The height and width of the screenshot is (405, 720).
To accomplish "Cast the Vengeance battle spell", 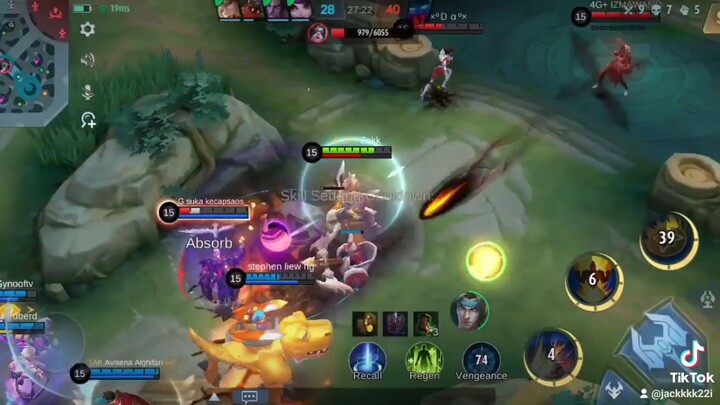I will tap(481, 358).
